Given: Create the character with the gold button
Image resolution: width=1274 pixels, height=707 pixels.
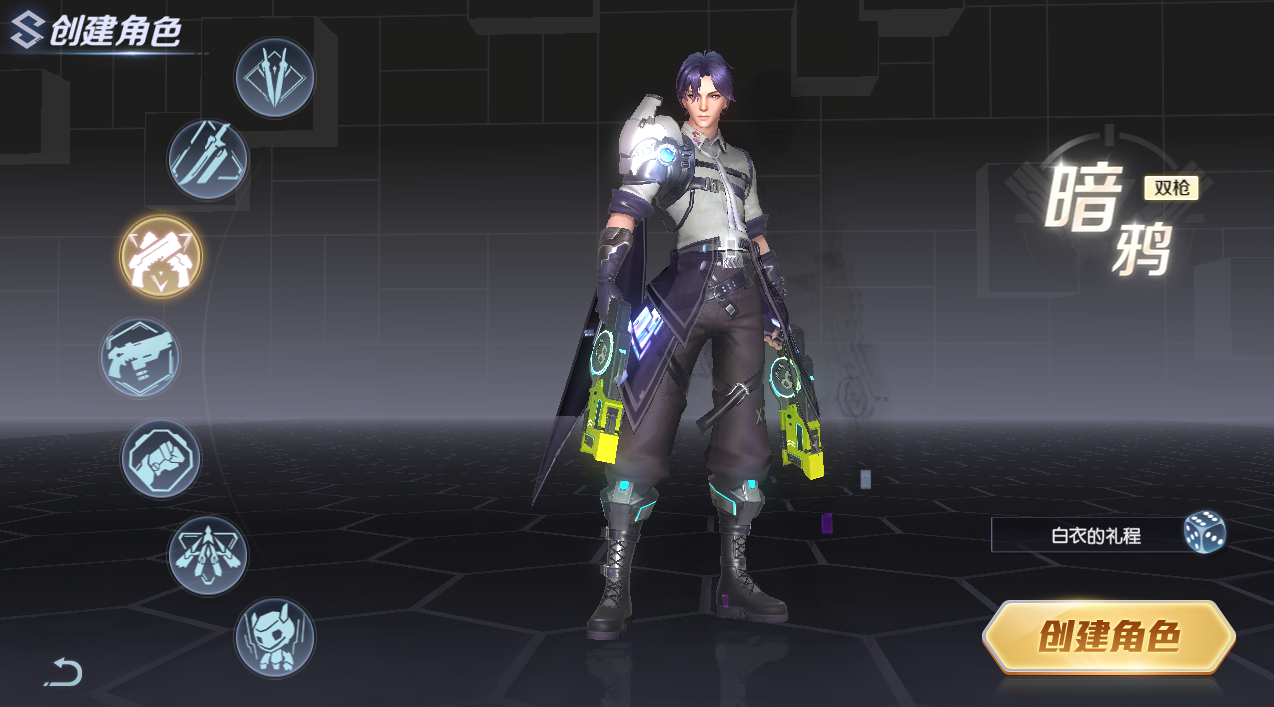Looking at the screenshot, I should click(1108, 637).
